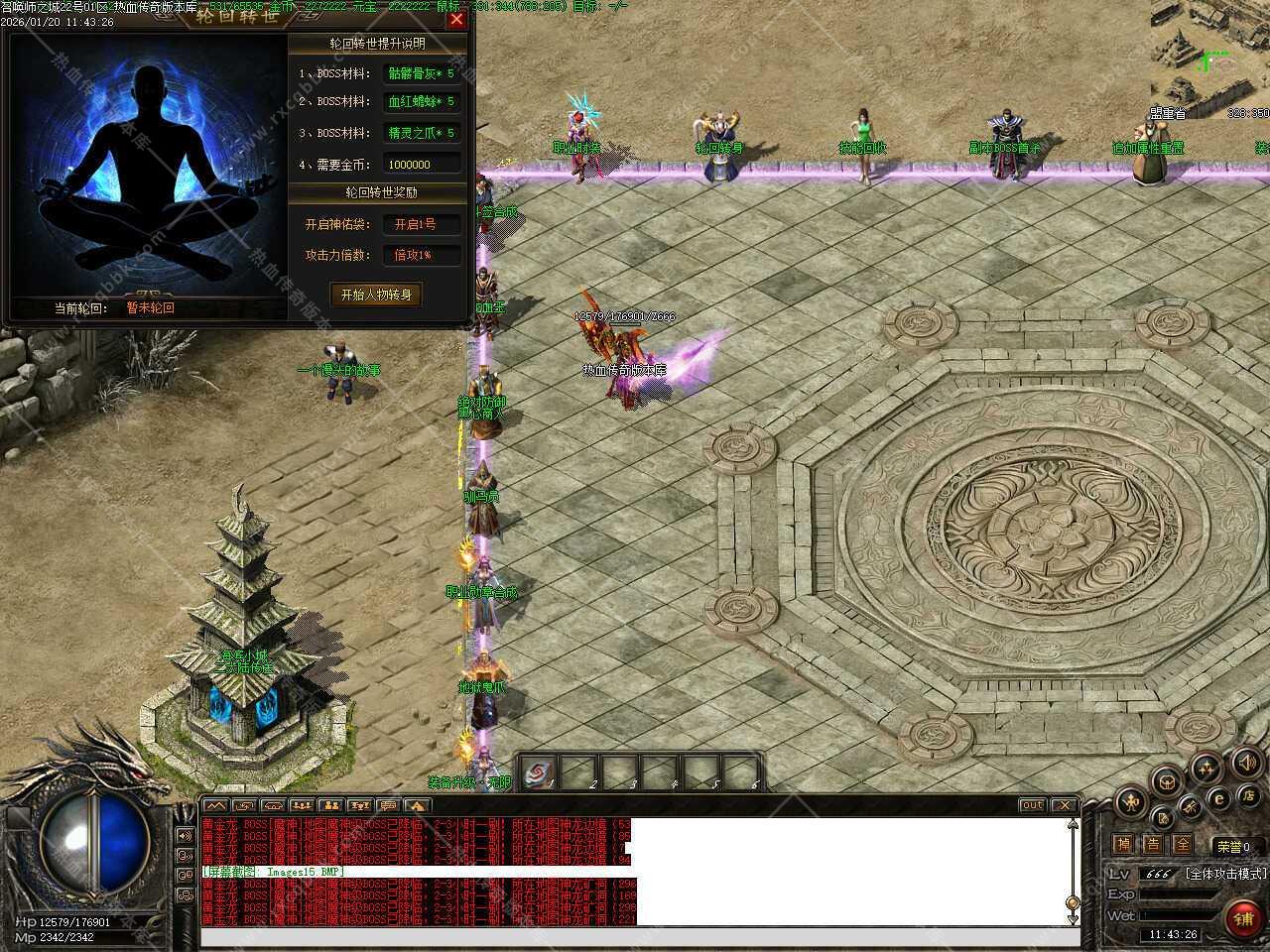Toggle the 掉 drop button

pos(1123,845)
